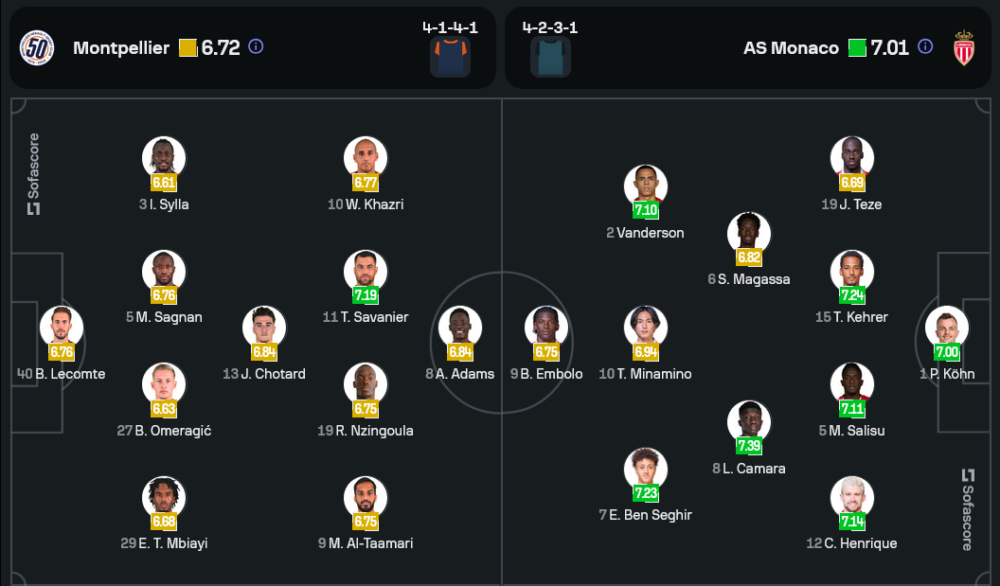The height and width of the screenshot is (586, 1000).
Task: Select goalkeeper B. Lecomte
Action: (61, 330)
